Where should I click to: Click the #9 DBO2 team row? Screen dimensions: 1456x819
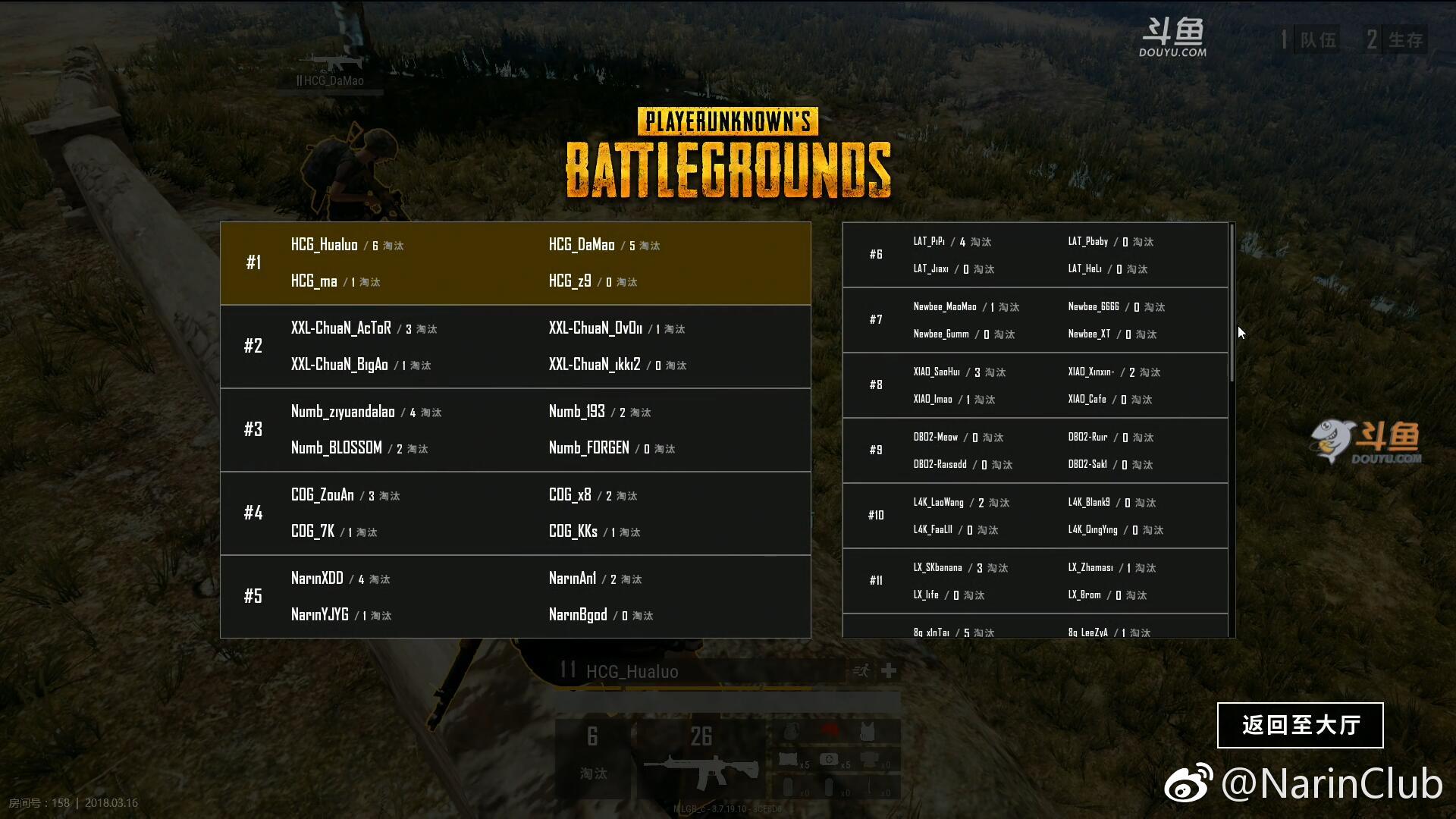point(1035,450)
